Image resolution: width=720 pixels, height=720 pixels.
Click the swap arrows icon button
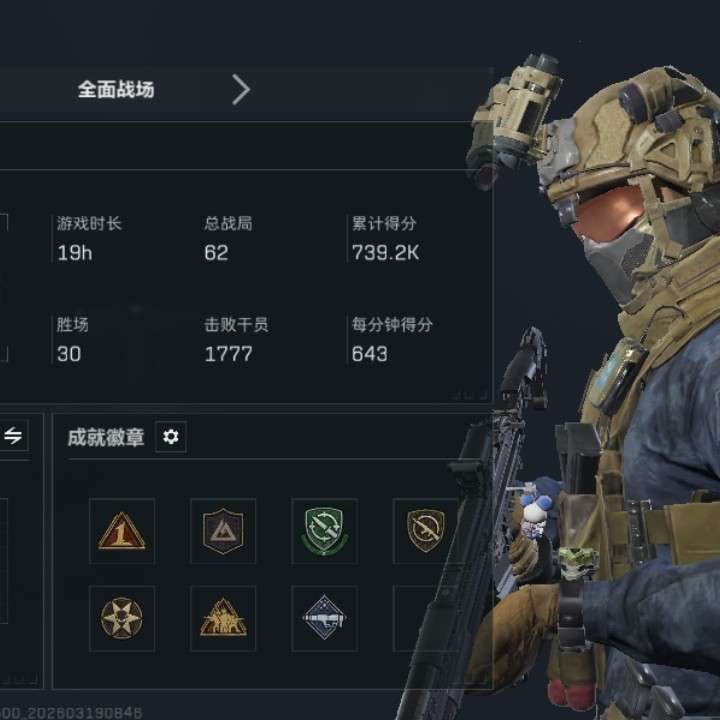(13, 436)
